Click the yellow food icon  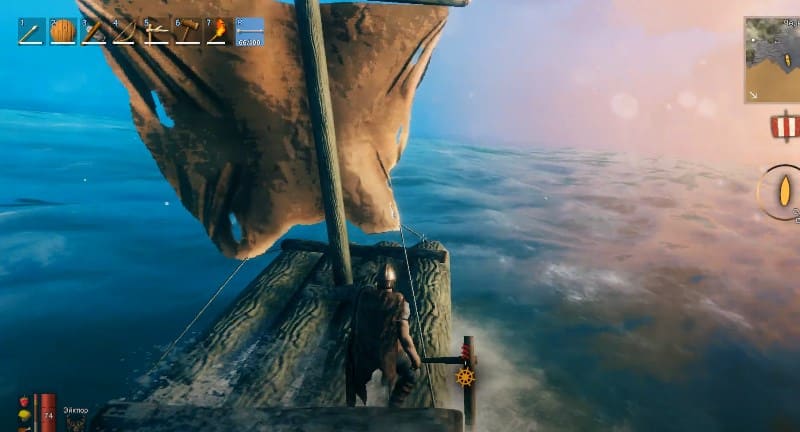(24, 415)
